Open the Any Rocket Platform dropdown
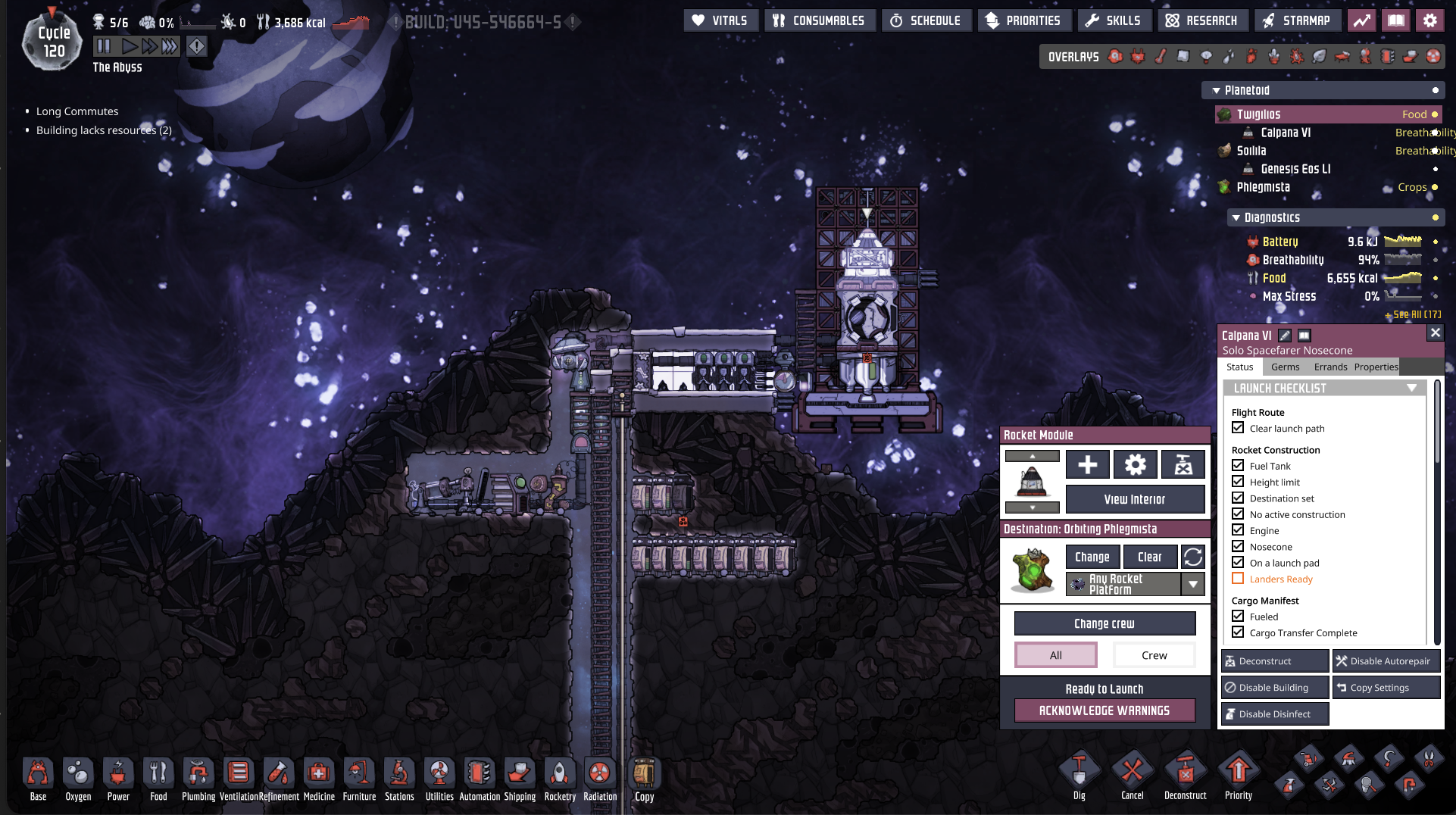 click(x=1193, y=584)
